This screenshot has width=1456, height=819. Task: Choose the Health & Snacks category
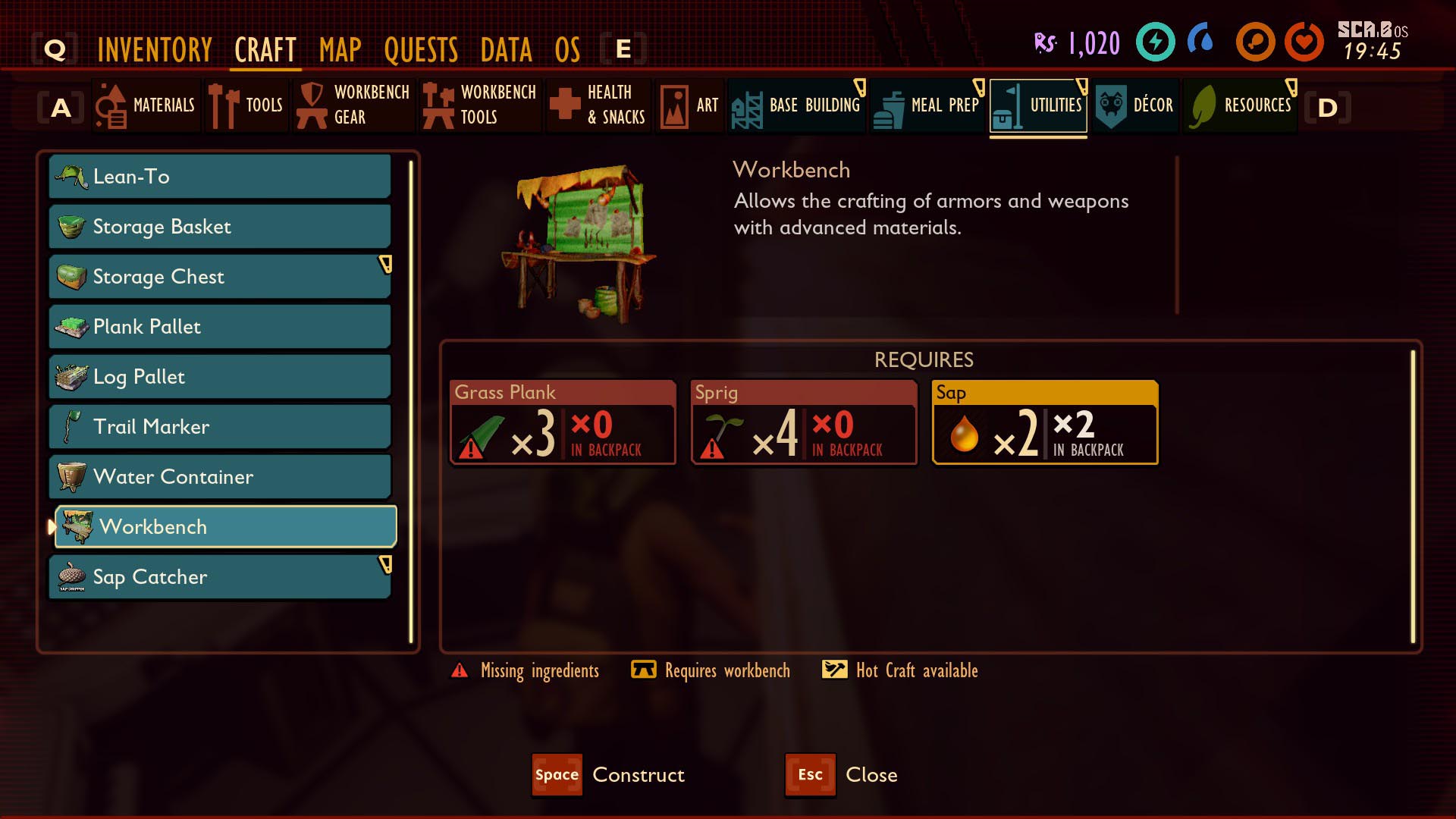coord(599,105)
